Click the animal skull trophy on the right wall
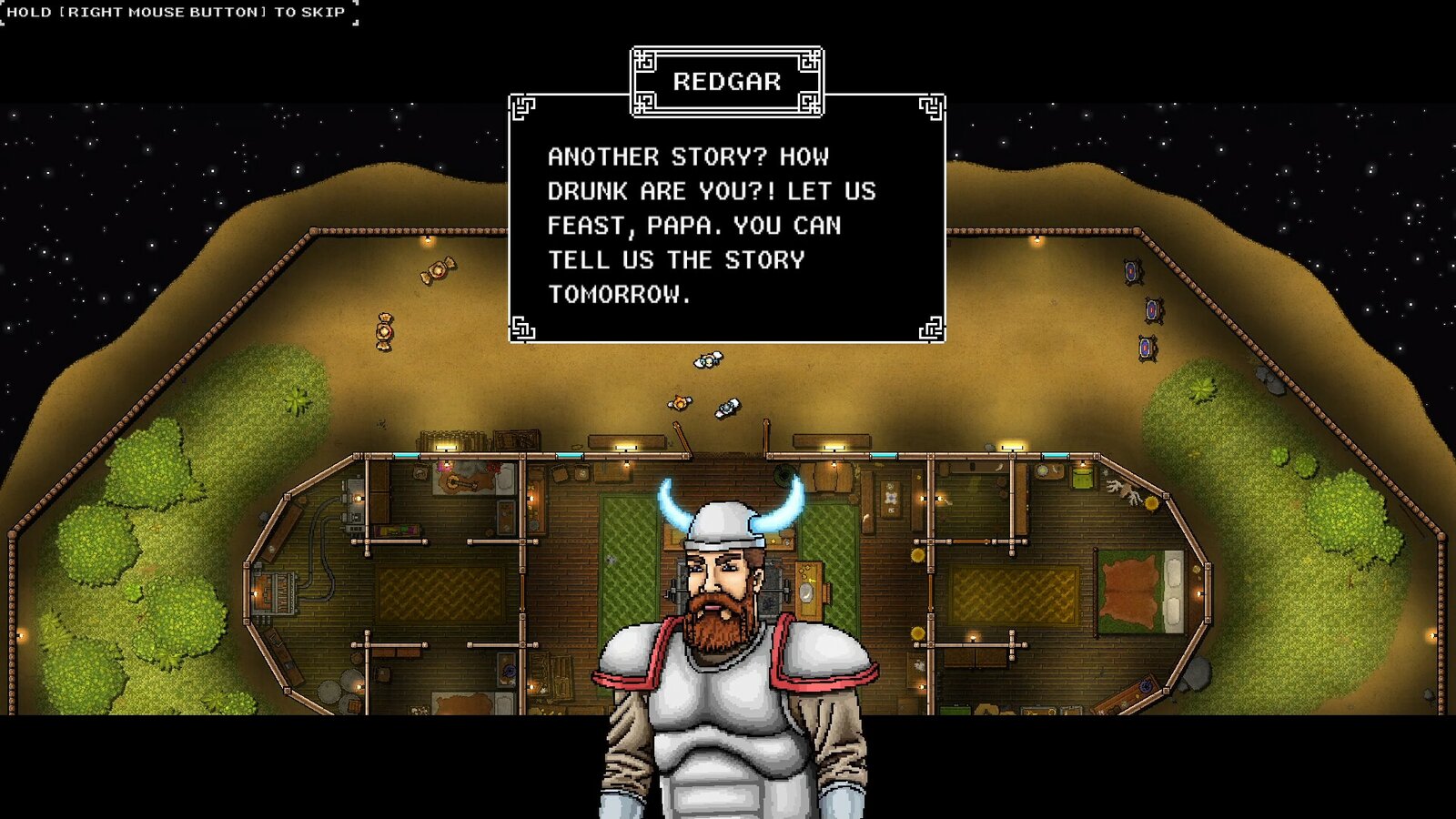The image size is (1456, 819). point(1124,490)
